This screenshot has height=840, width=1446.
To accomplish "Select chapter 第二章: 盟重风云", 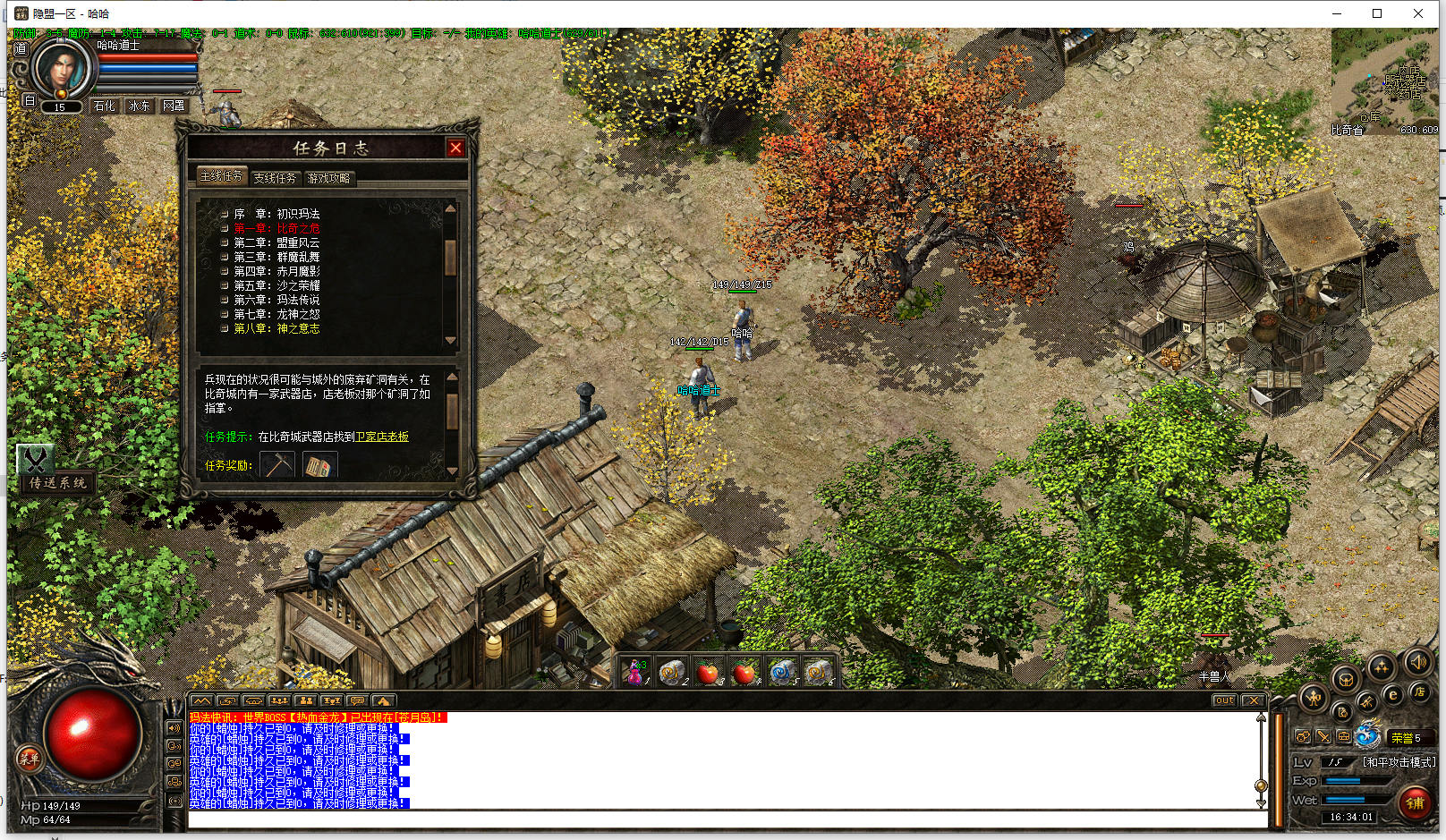I will tap(276, 242).
